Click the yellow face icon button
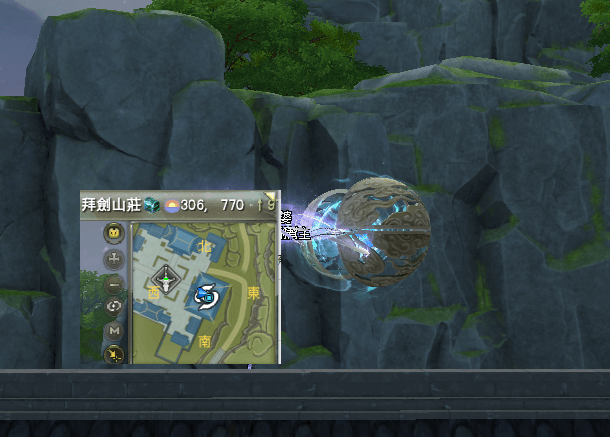The image size is (610, 437). pyautogui.click(x=114, y=234)
